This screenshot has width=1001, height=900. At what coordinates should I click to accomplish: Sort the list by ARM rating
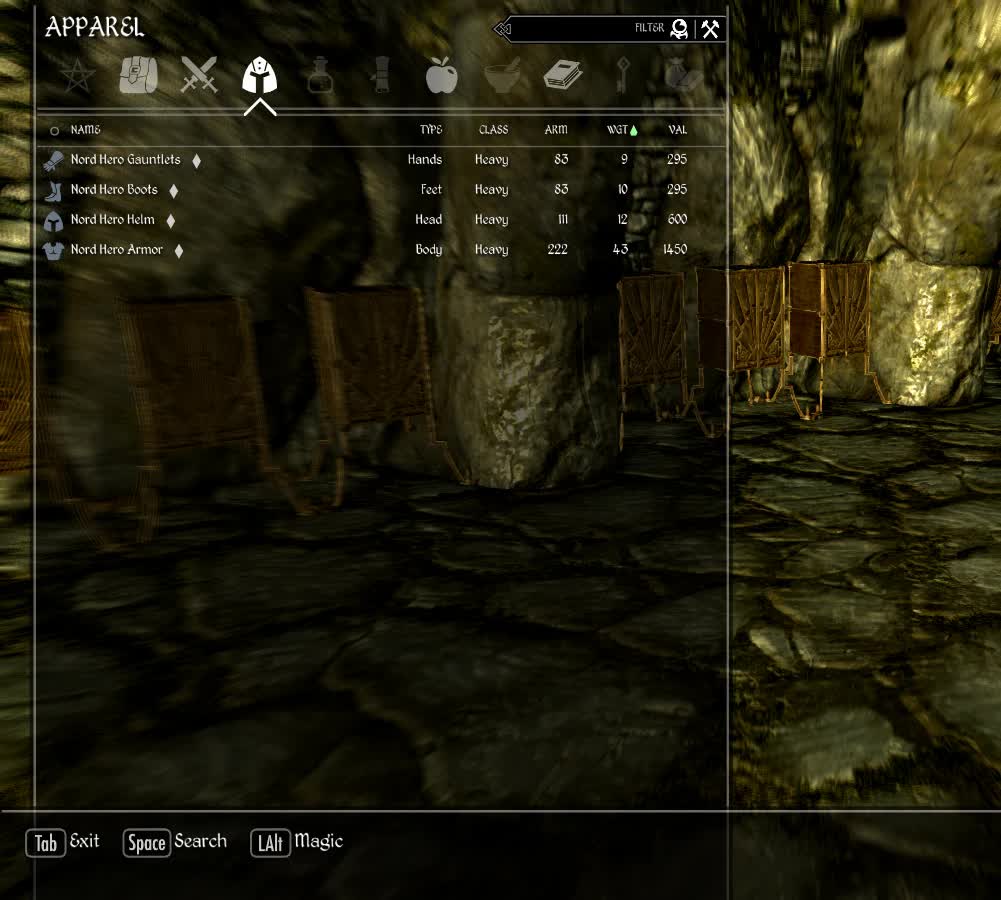[555, 130]
